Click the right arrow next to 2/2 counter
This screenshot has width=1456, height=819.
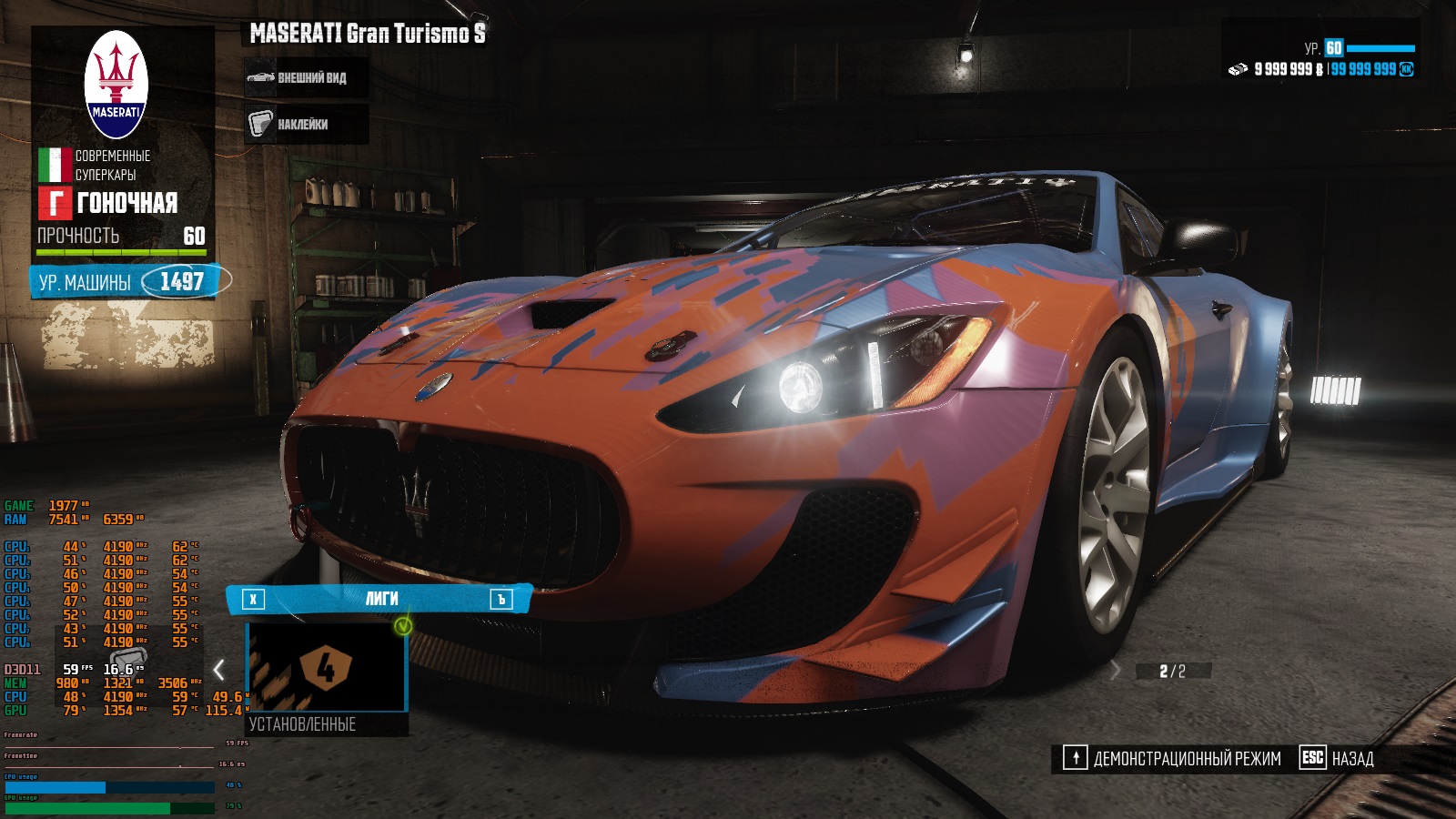click(x=1117, y=671)
